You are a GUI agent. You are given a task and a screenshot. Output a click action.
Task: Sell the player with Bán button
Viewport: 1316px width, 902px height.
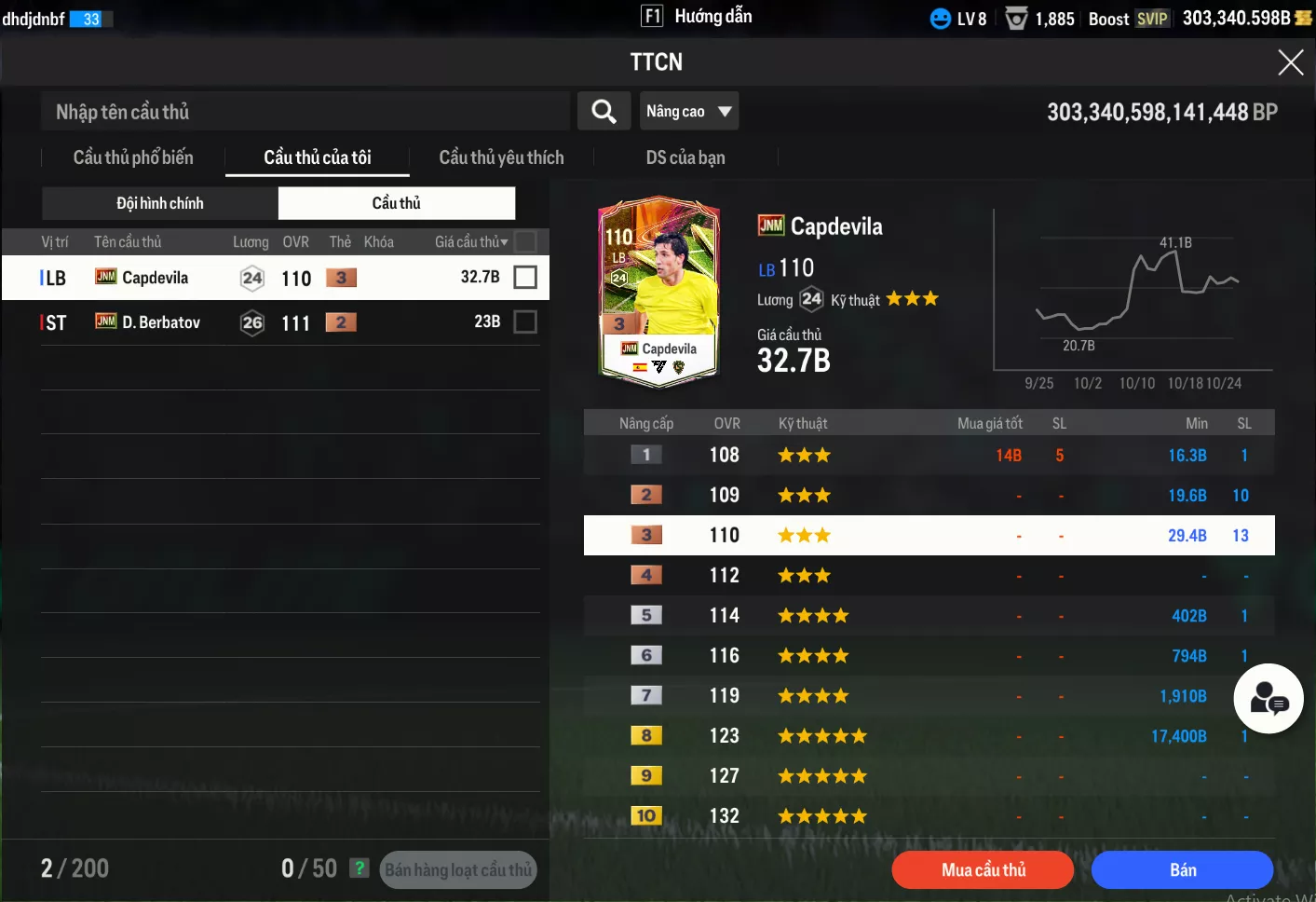[1182, 869]
